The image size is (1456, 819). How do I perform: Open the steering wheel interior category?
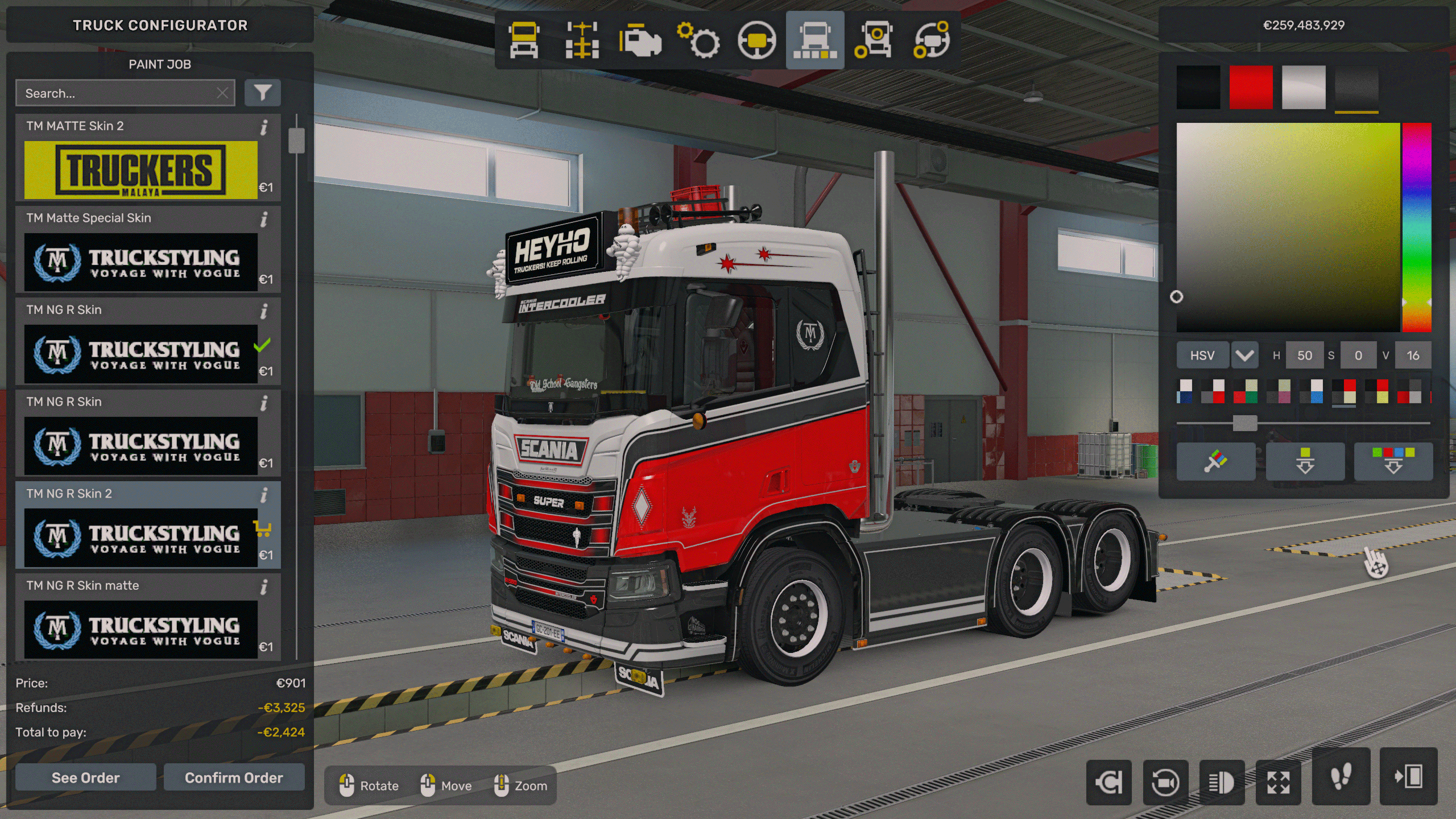click(756, 41)
